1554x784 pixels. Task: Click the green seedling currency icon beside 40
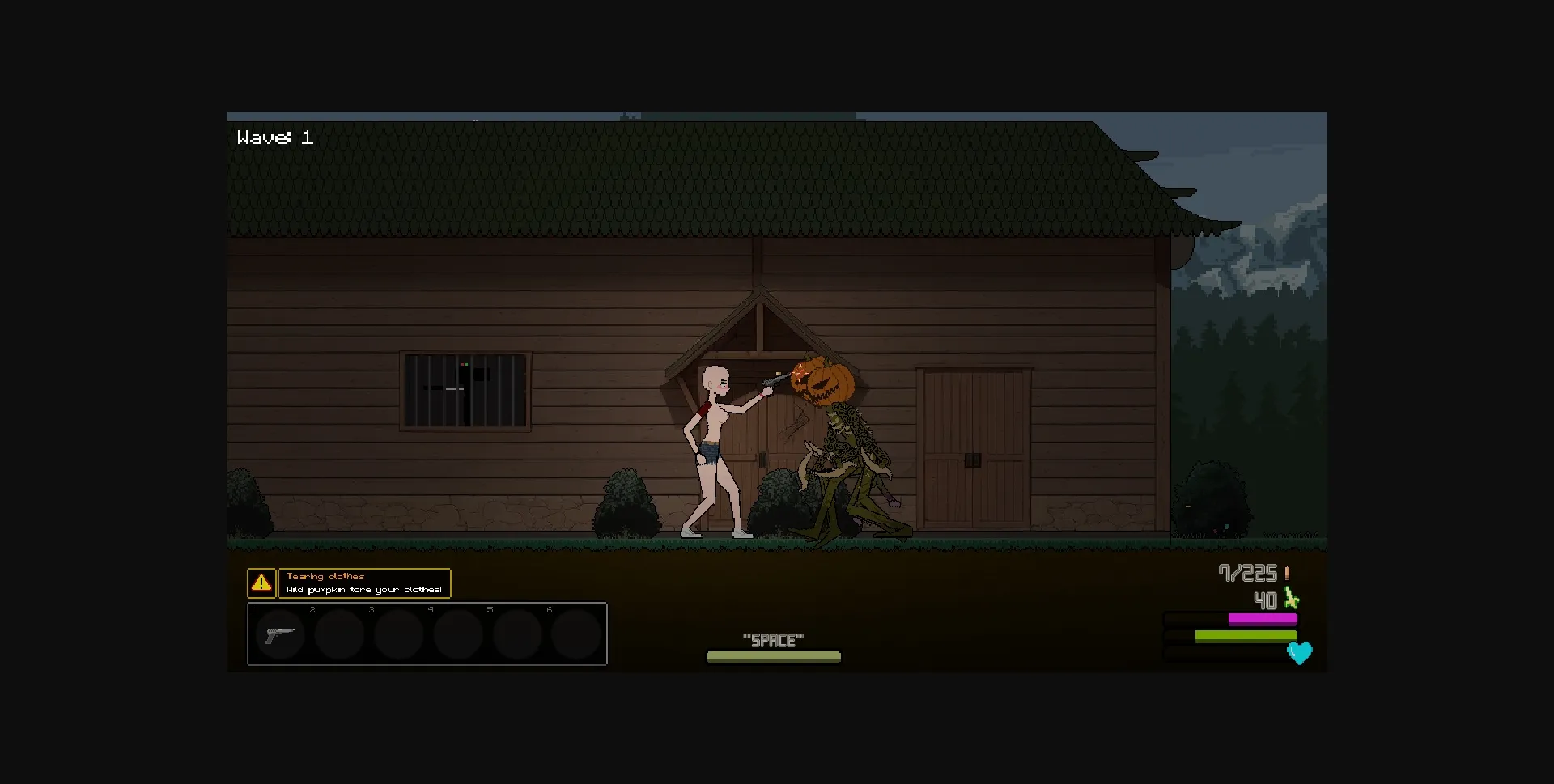[1290, 600]
